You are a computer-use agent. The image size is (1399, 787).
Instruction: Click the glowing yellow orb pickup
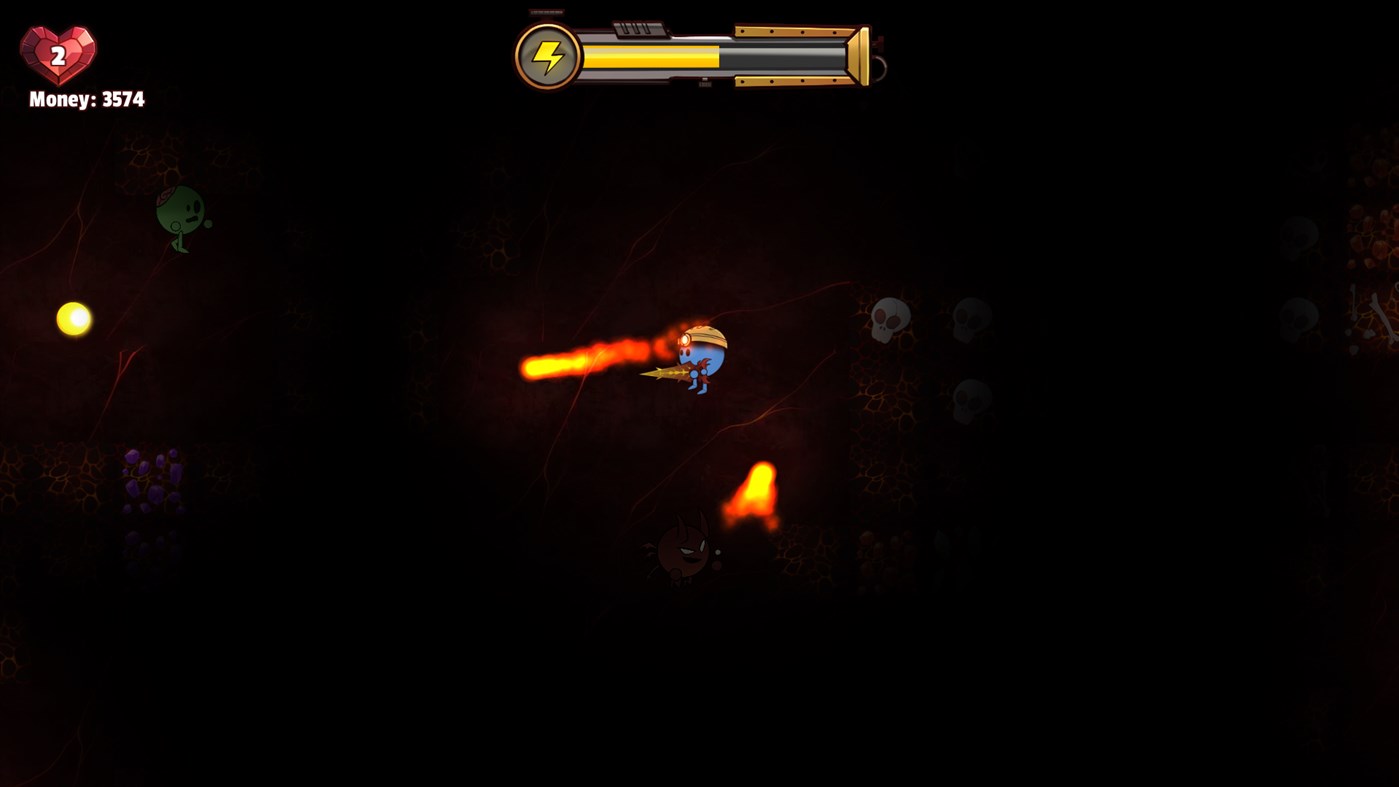coord(74,321)
